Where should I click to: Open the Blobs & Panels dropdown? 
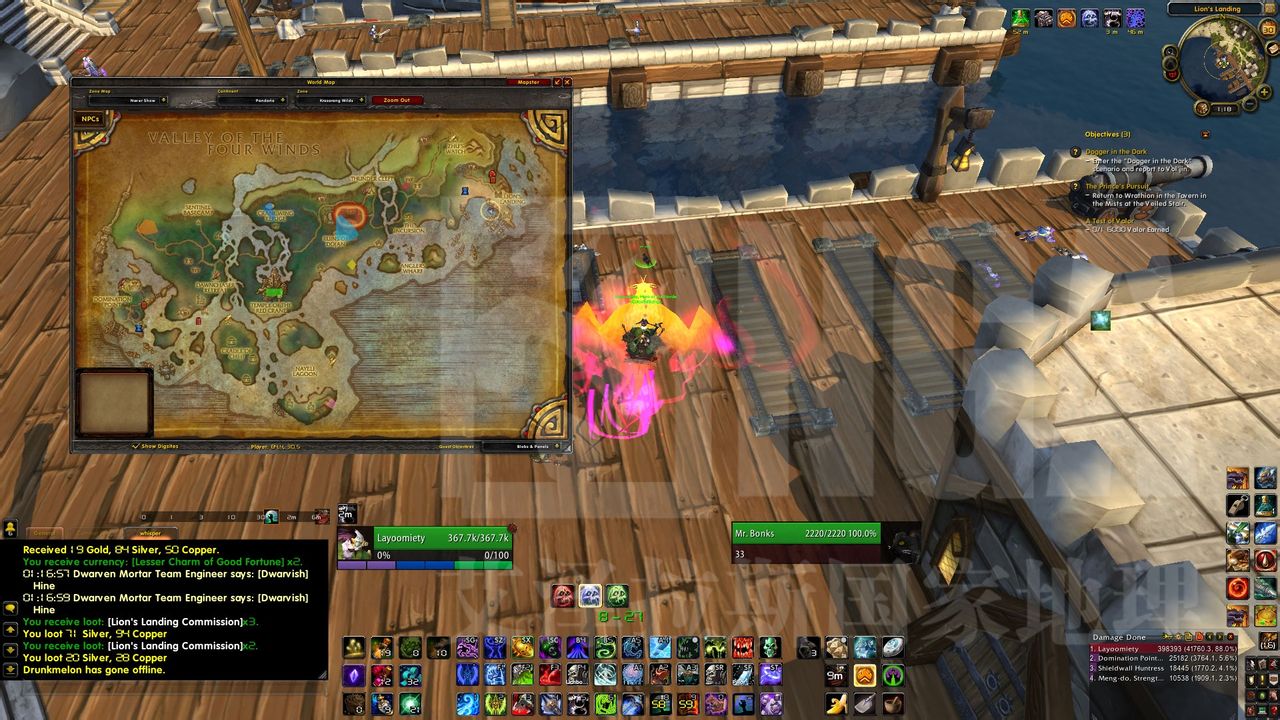(534, 446)
